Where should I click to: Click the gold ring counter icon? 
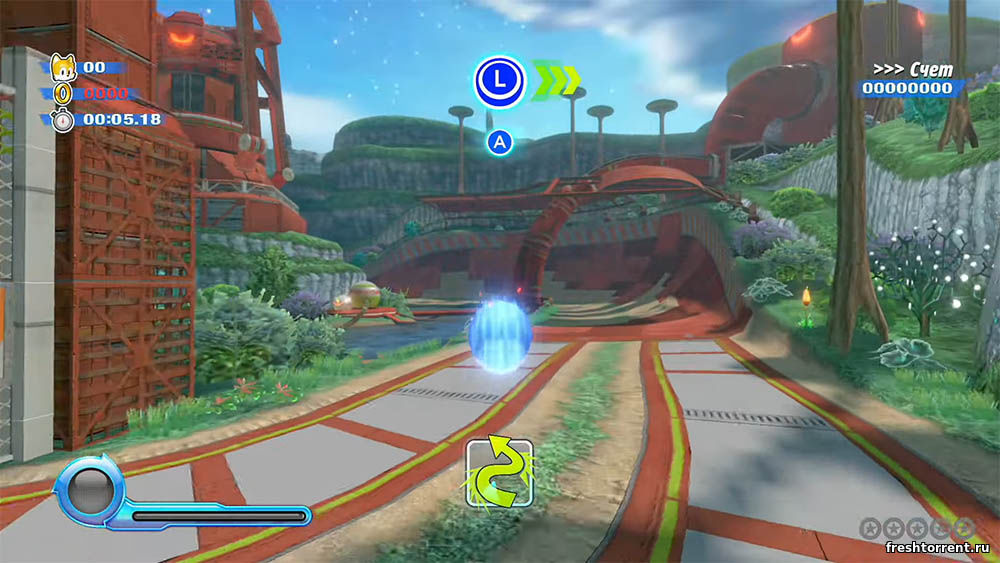(62, 93)
